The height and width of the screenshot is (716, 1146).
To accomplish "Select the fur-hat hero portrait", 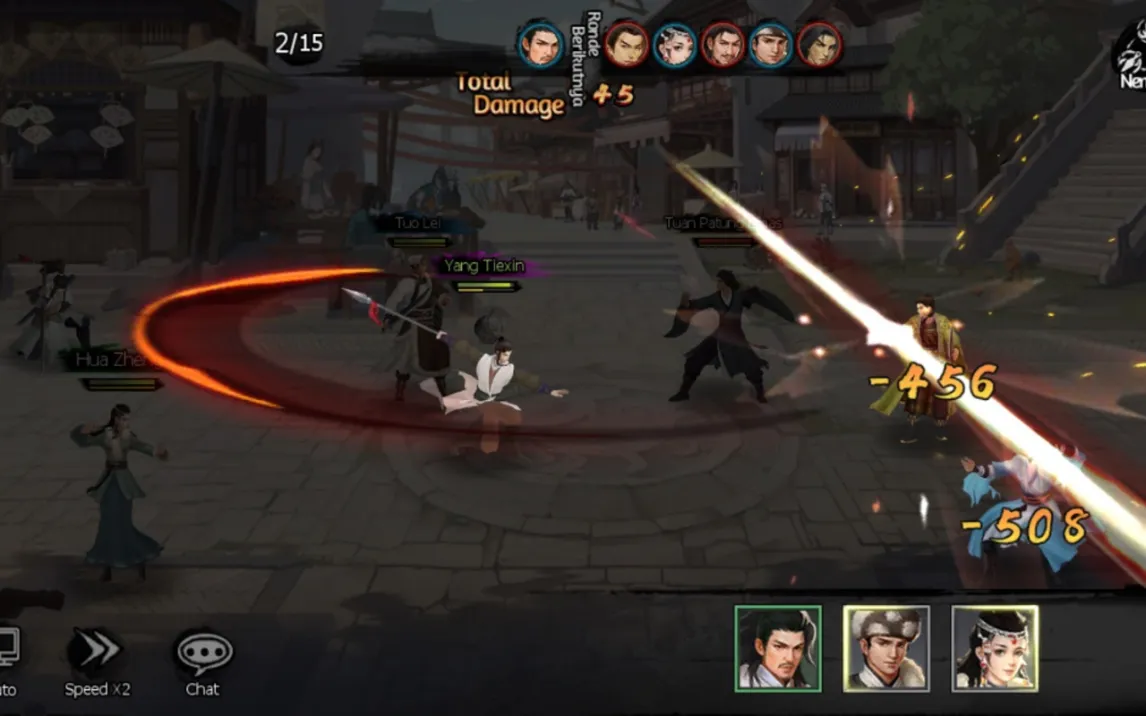I will [x=886, y=648].
